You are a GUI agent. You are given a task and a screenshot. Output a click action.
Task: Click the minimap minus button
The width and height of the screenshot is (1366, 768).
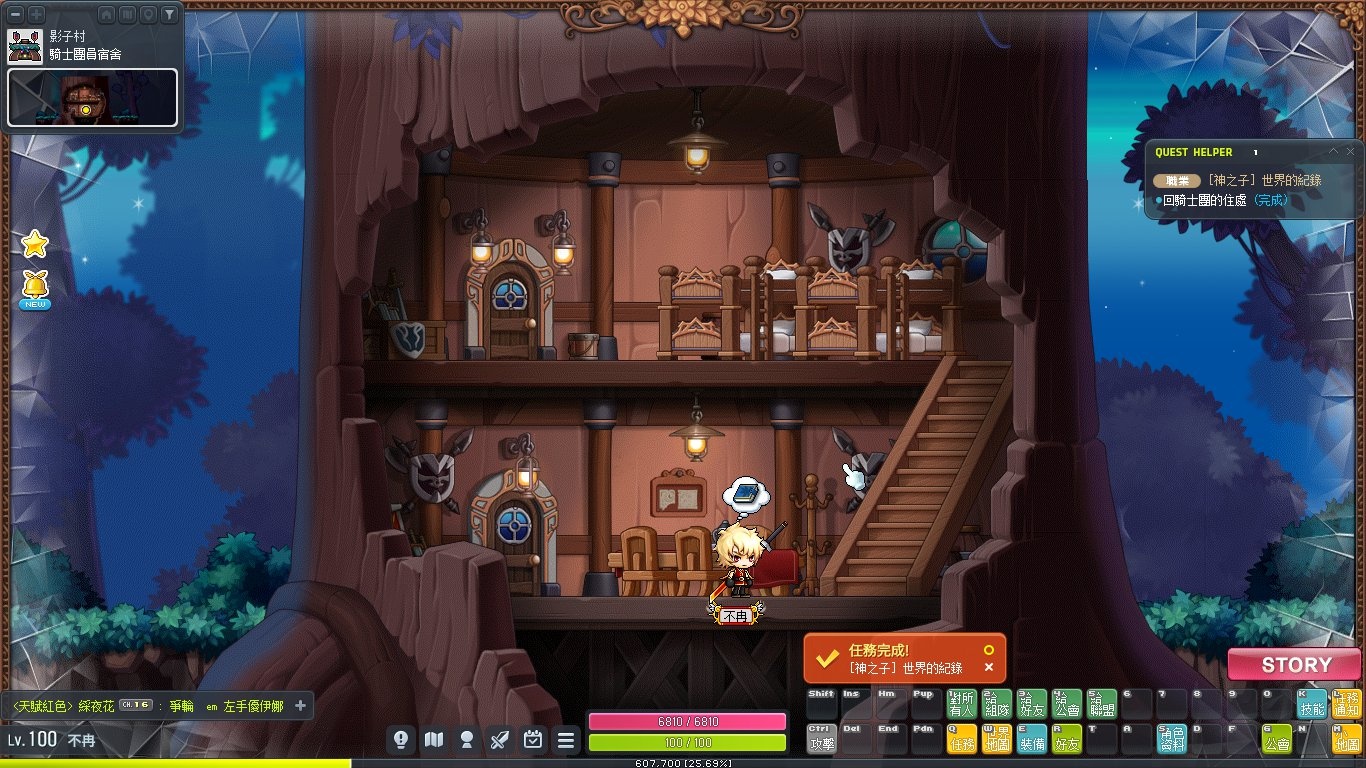click(x=16, y=14)
